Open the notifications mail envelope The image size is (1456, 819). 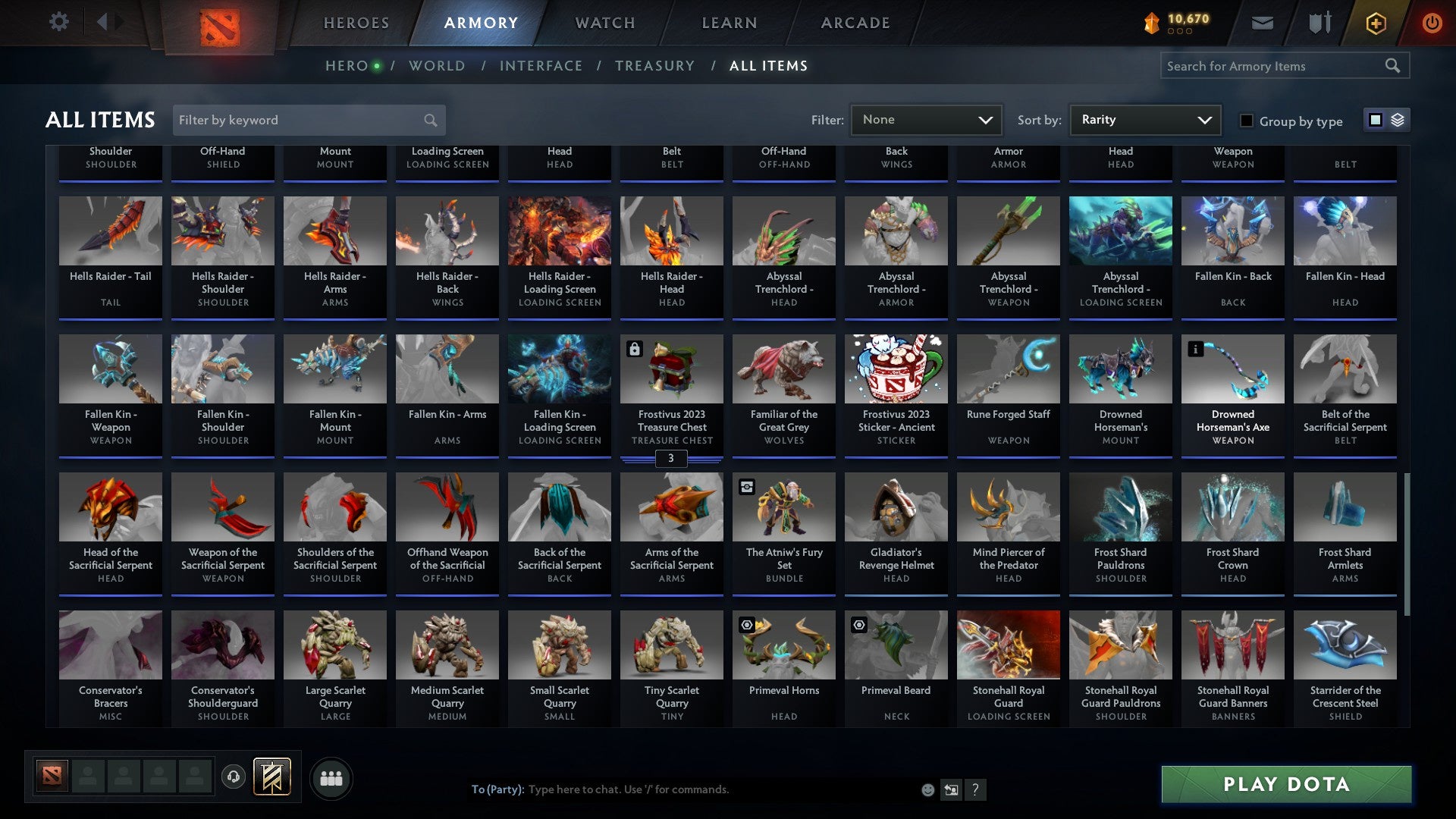coord(1263,22)
